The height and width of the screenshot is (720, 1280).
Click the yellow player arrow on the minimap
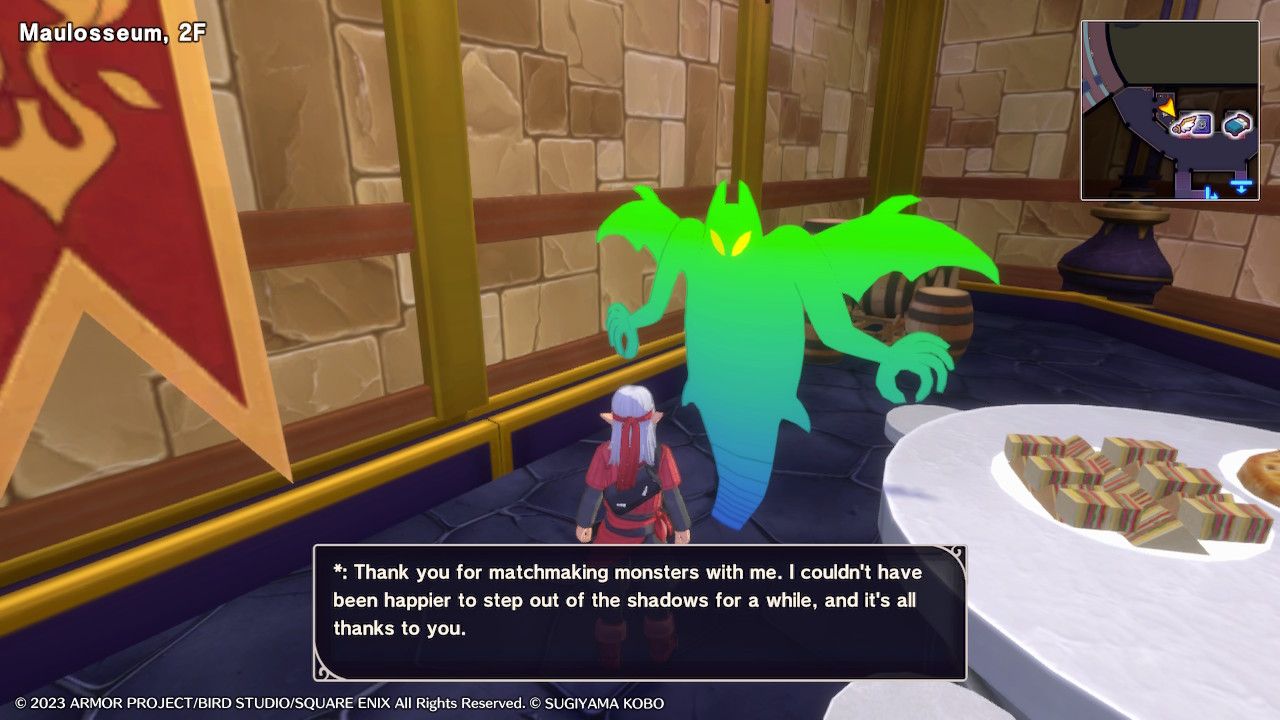coord(1166,108)
